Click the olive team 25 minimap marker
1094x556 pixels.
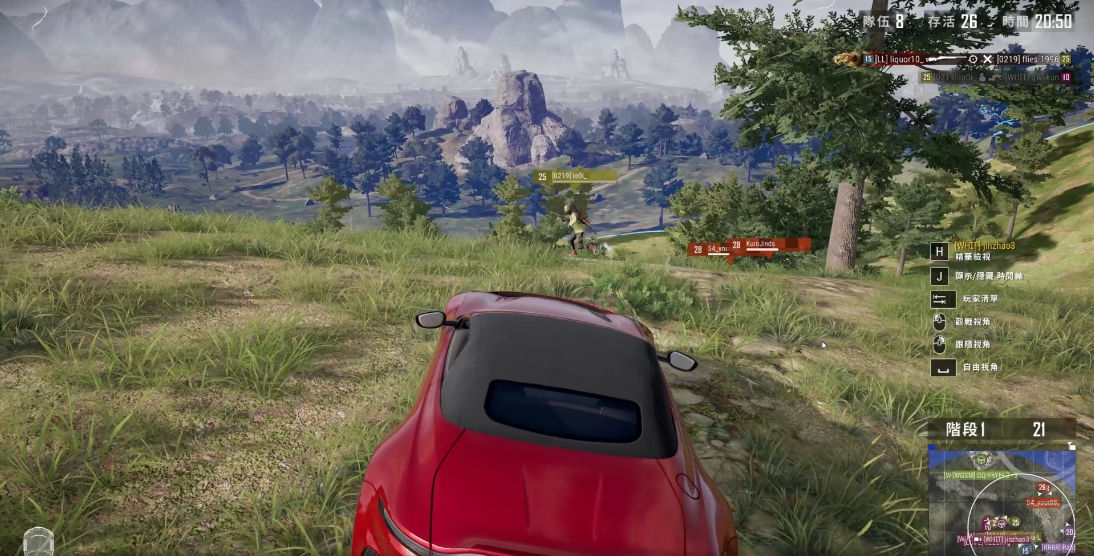(x=1015, y=522)
